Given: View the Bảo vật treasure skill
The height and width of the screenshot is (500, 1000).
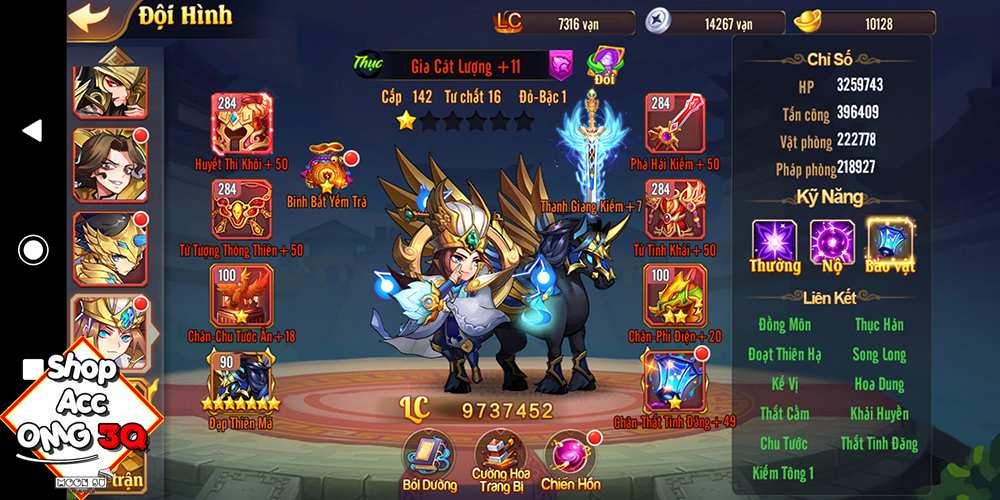Looking at the screenshot, I should click(x=889, y=243).
